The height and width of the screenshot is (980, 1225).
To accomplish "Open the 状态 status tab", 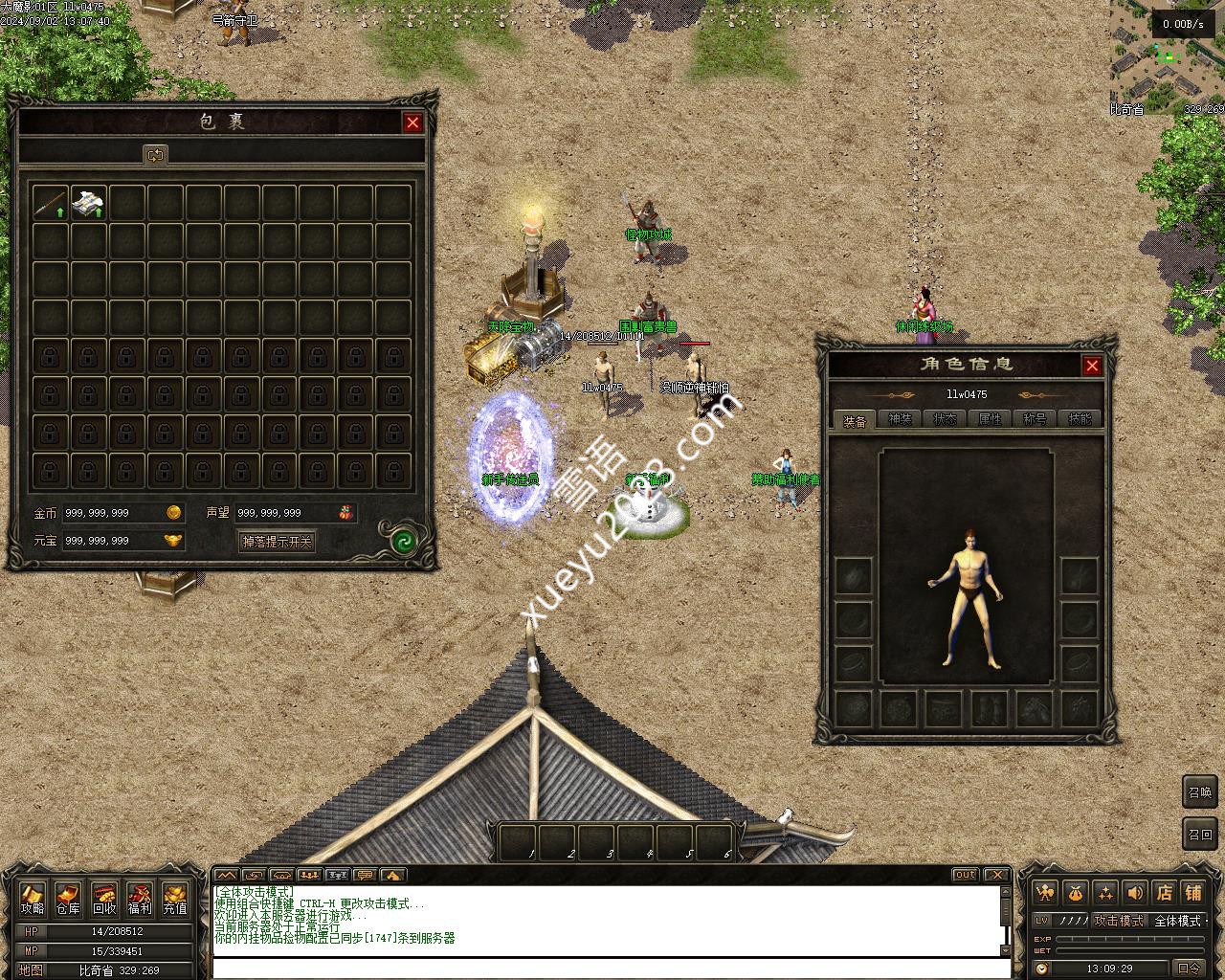I will [945, 419].
